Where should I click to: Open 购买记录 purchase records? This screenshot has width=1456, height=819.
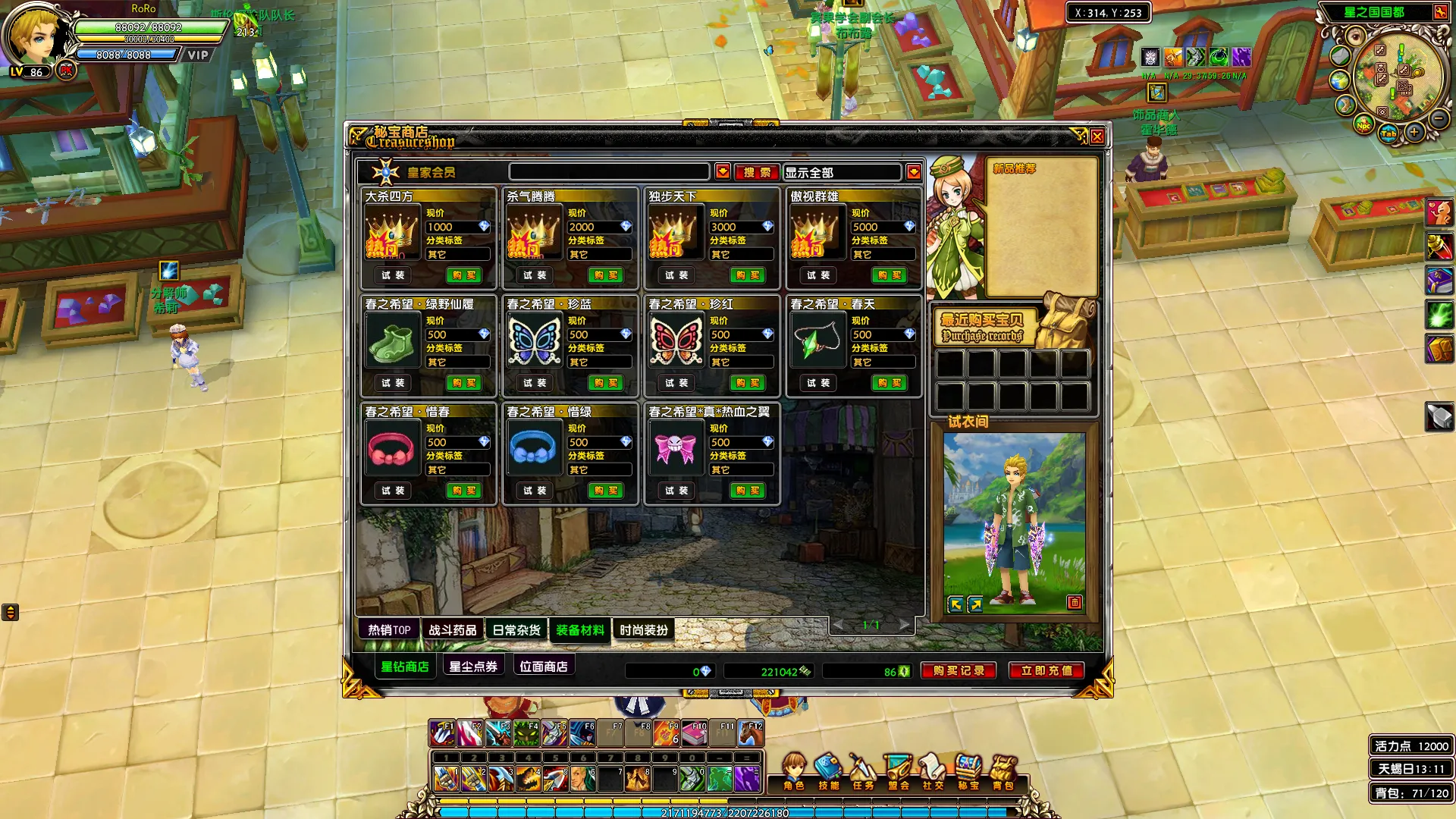click(959, 671)
